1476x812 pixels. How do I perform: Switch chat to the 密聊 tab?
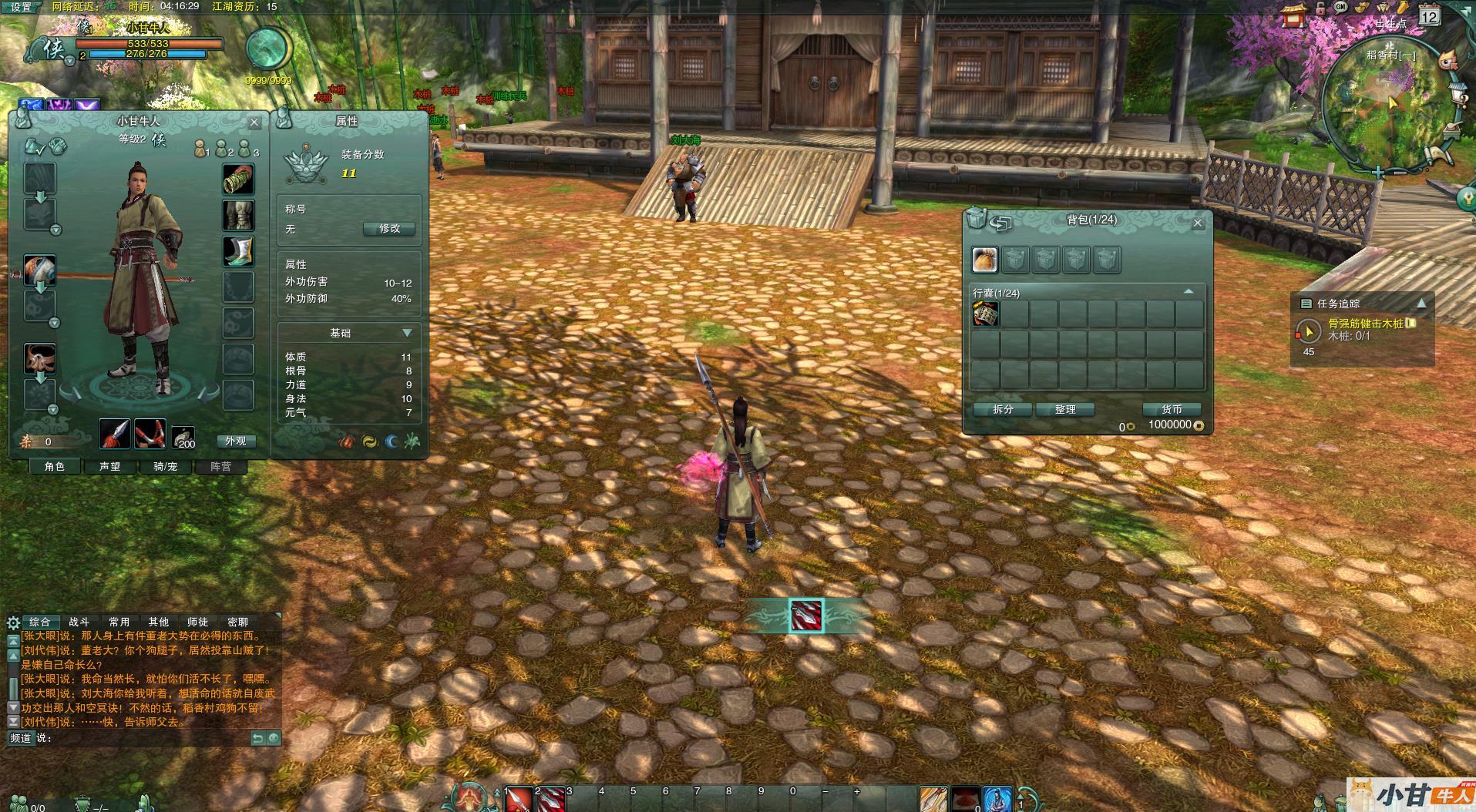[x=237, y=622]
